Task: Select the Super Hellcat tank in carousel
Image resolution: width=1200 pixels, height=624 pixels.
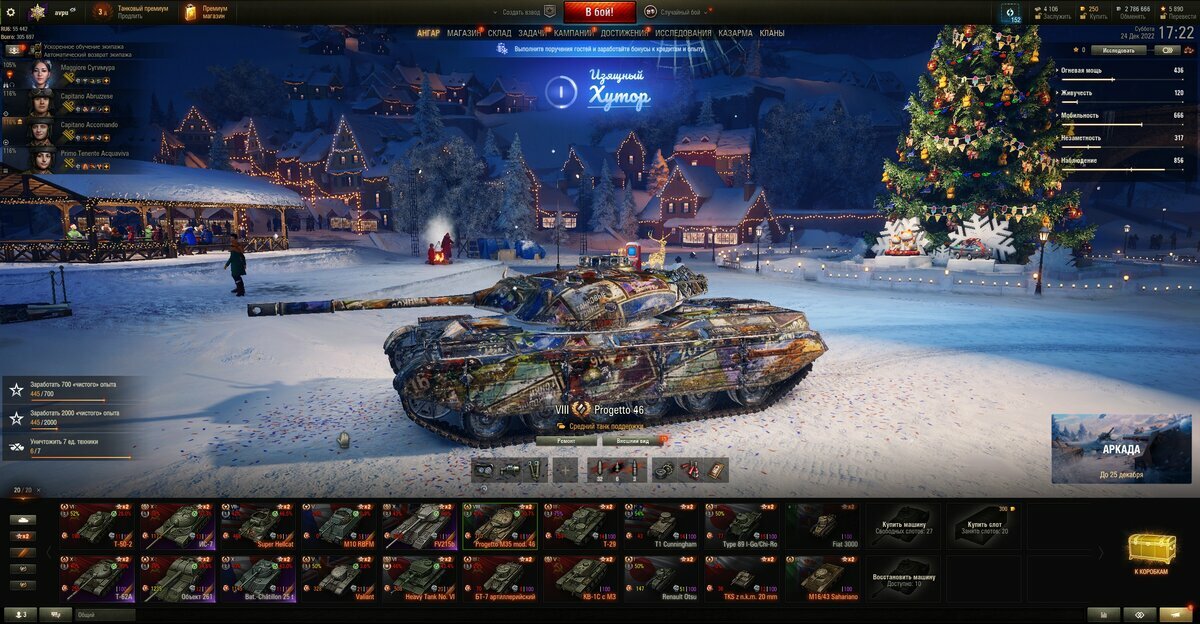Action: (x=256, y=525)
